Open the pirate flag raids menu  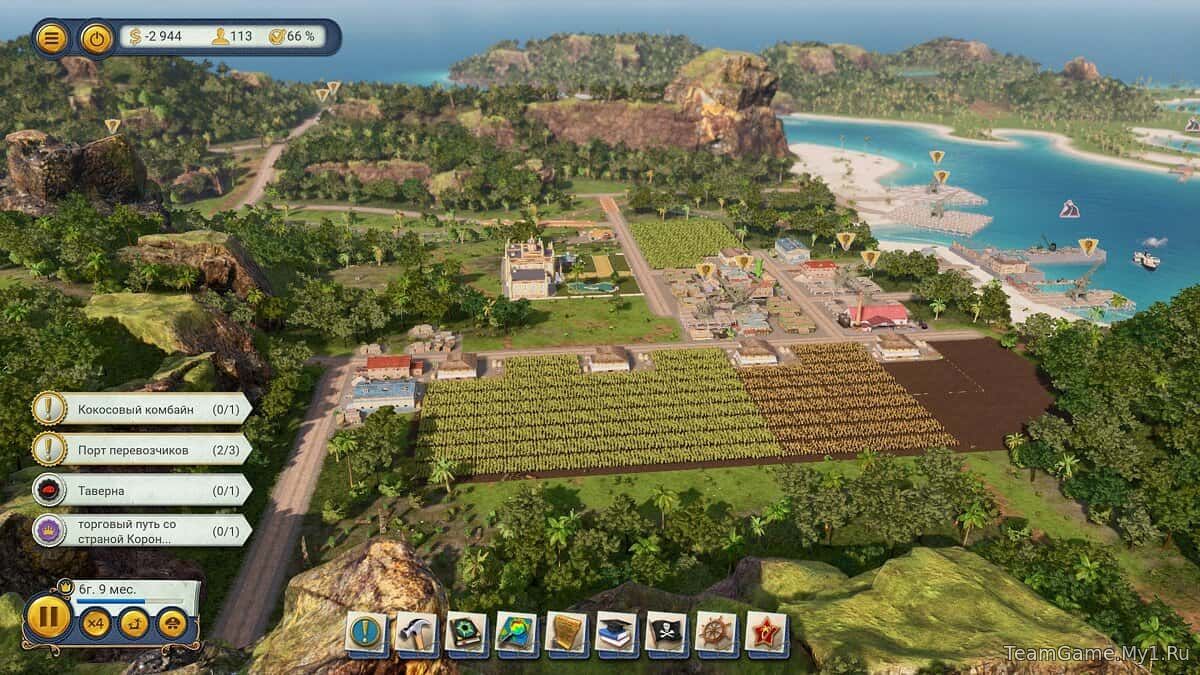click(x=667, y=633)
